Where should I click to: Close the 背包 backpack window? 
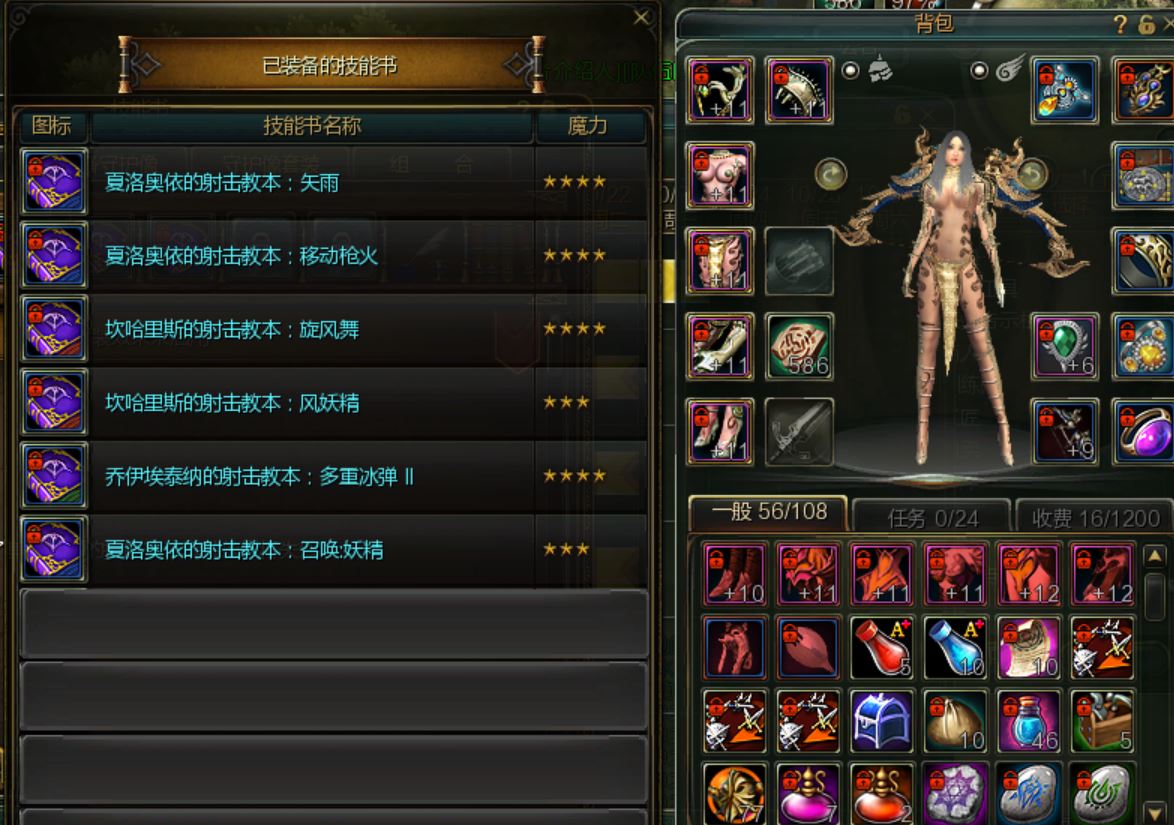click(1167, 25)
